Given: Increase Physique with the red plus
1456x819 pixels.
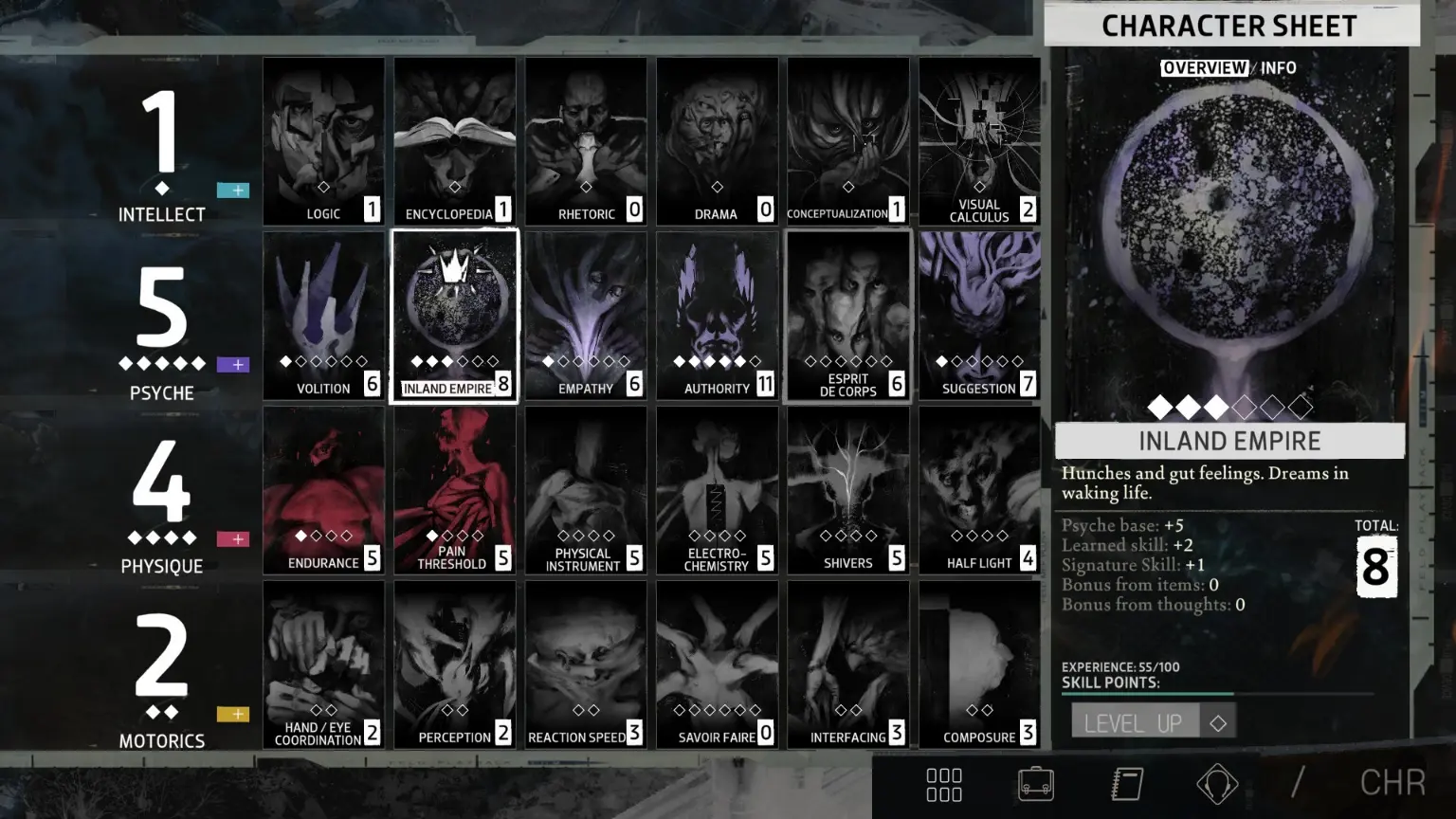Looking at the screenshot, I should [x=233, y=539].
